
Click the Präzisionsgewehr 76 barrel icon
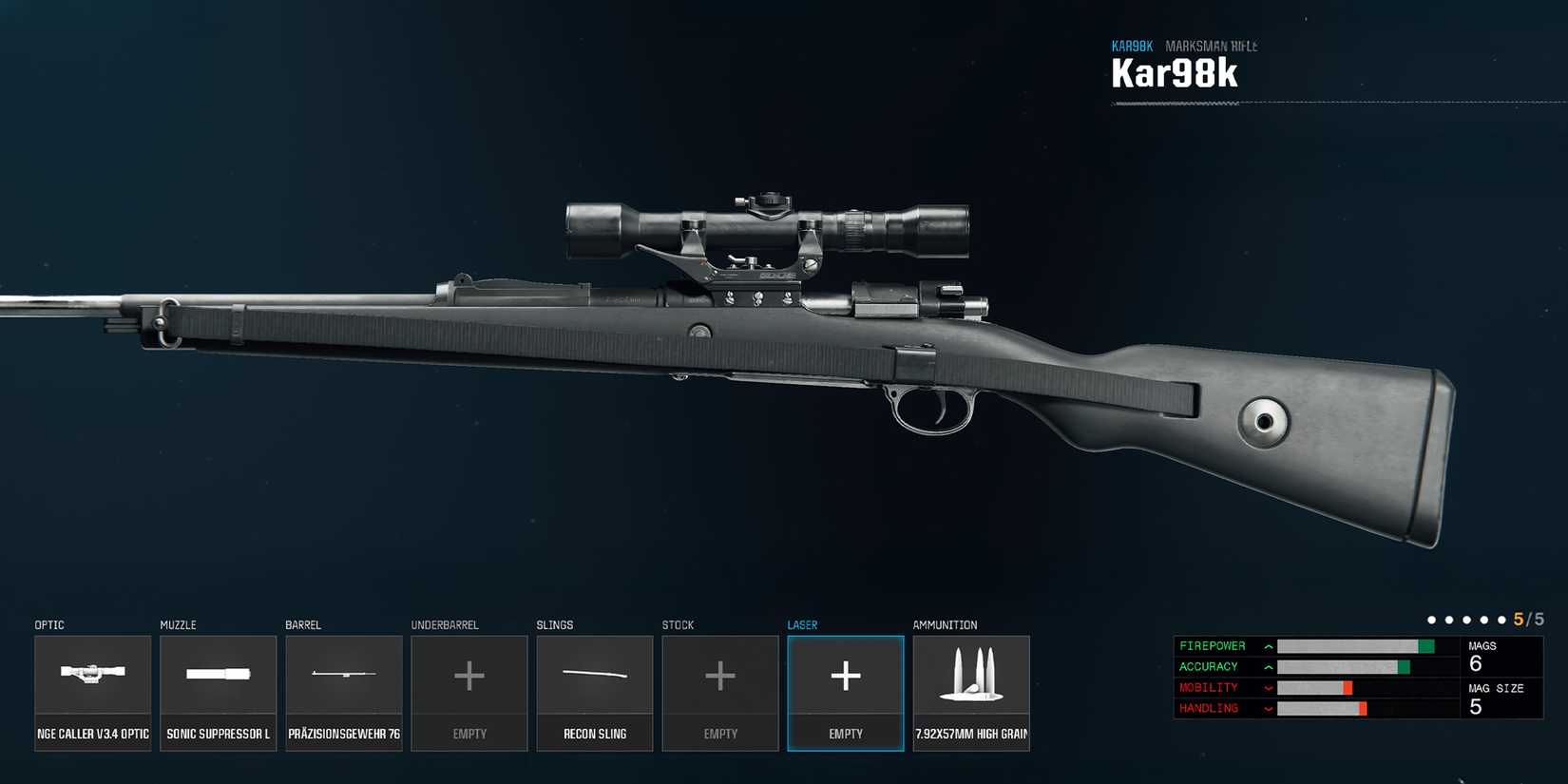coord(343,677)
